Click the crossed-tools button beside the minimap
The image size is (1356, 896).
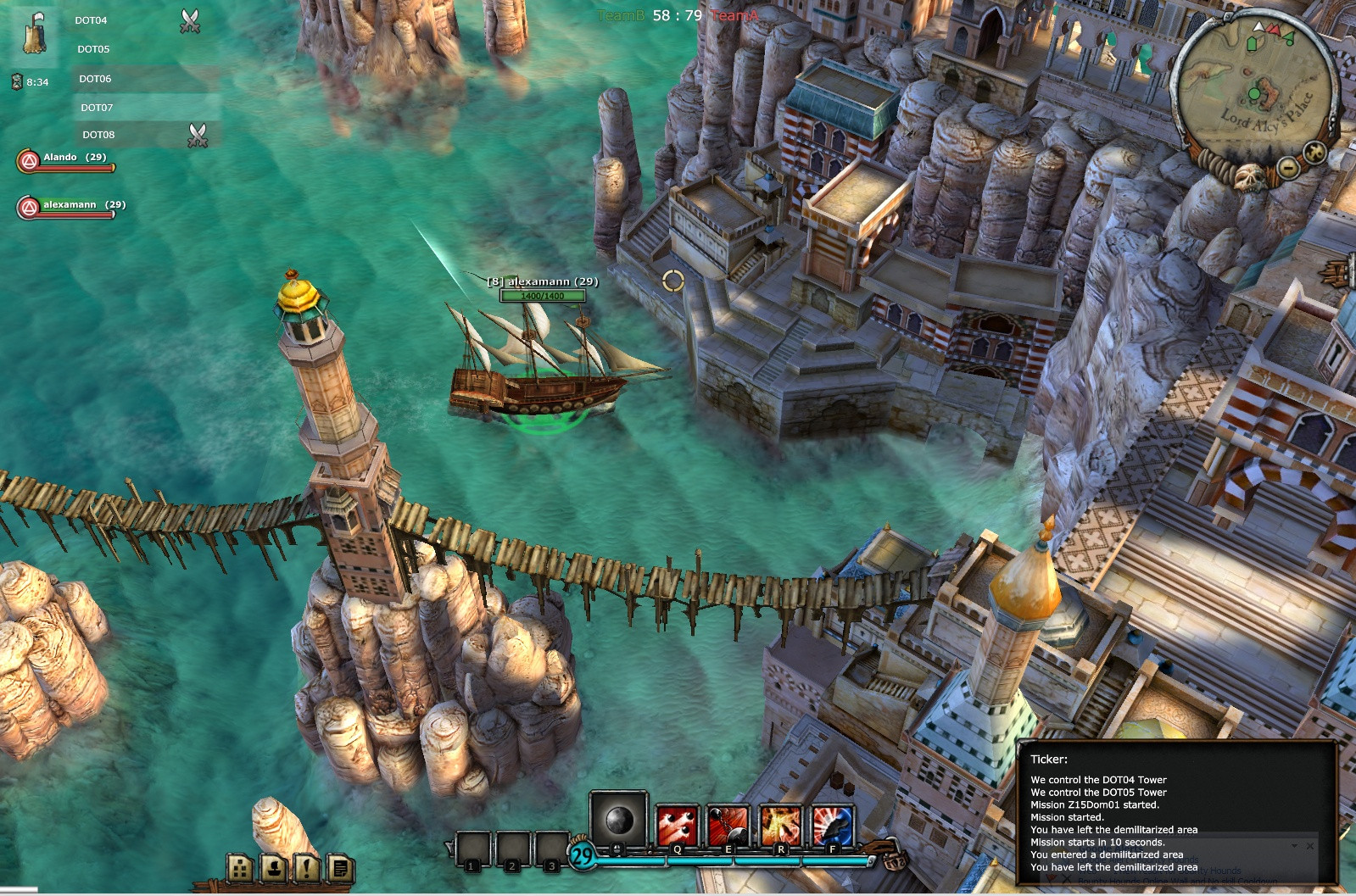1314,153
